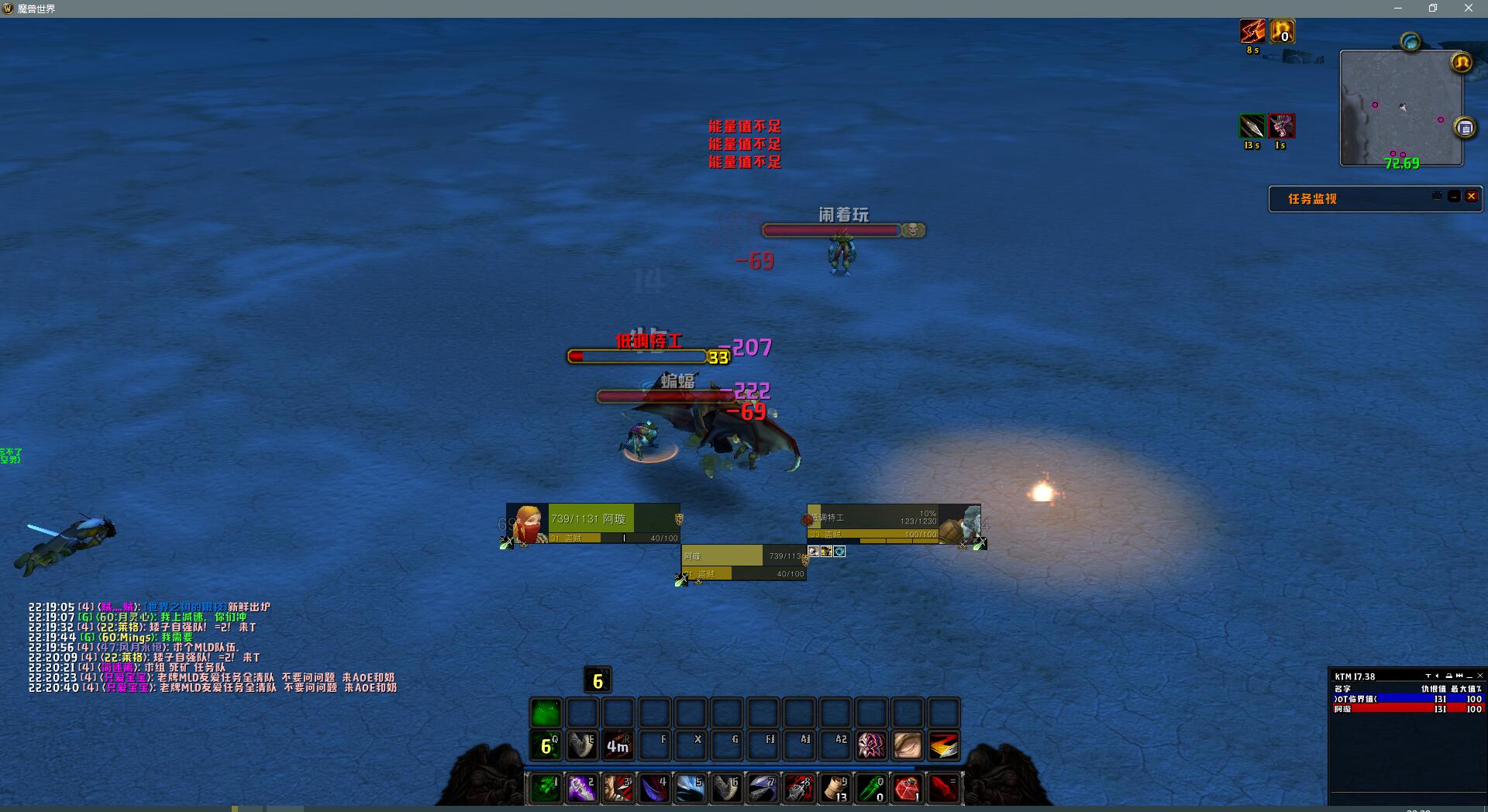Image resolution: width=1488 pixels, height=812 pixels.
Task: Use the red gem item slot
Action: tap(907, 788)
